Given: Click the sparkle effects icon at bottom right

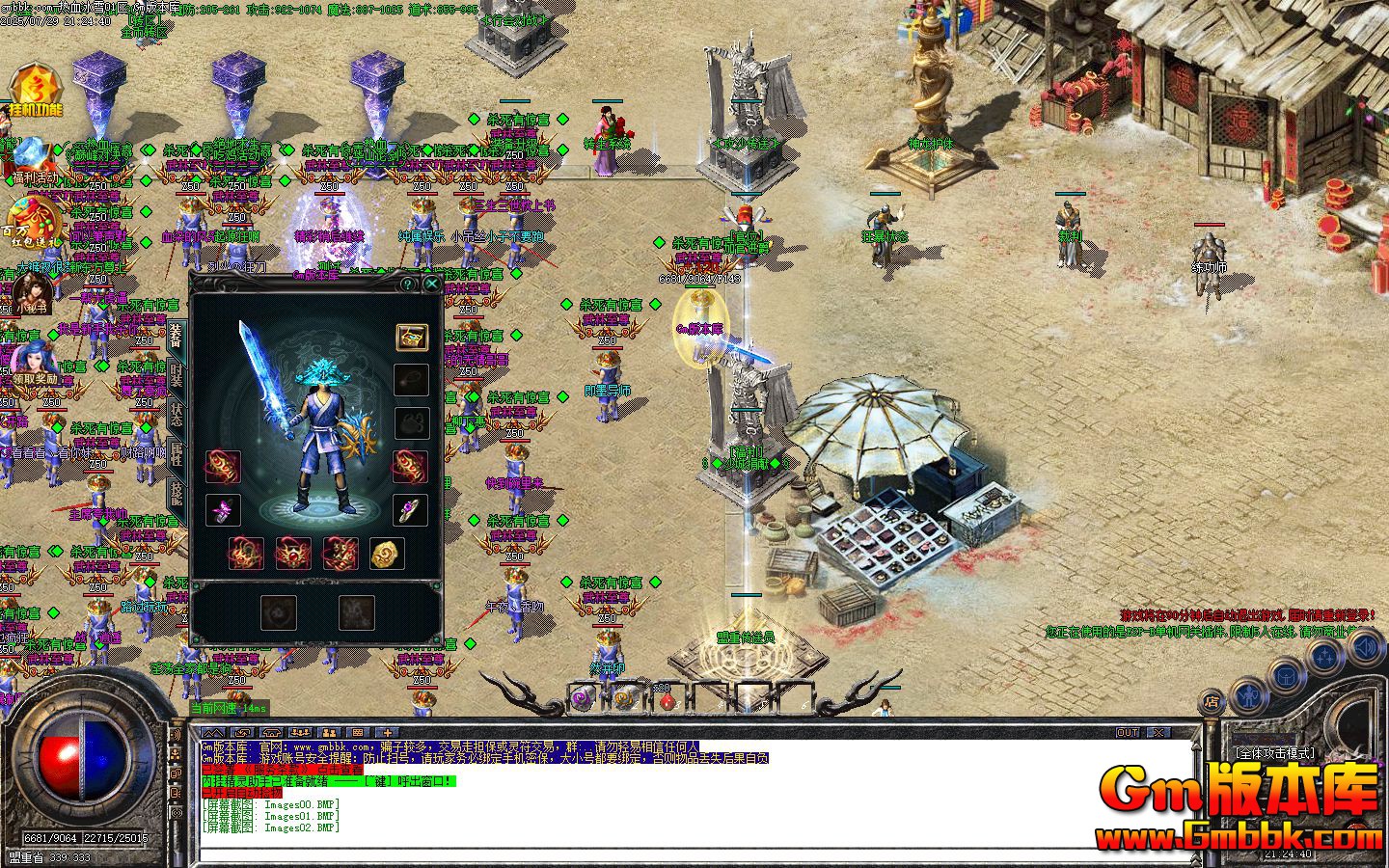Looking at the screenshot, I should (1324, 654).
